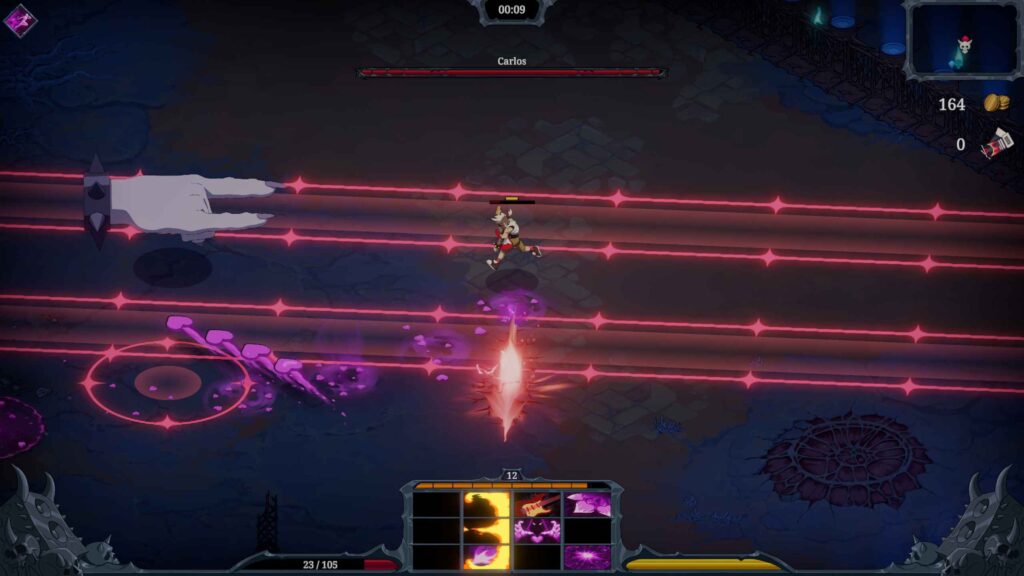Activate the purple starburst ability
This screenshot has height=576, width=1024.
point(587,556)
